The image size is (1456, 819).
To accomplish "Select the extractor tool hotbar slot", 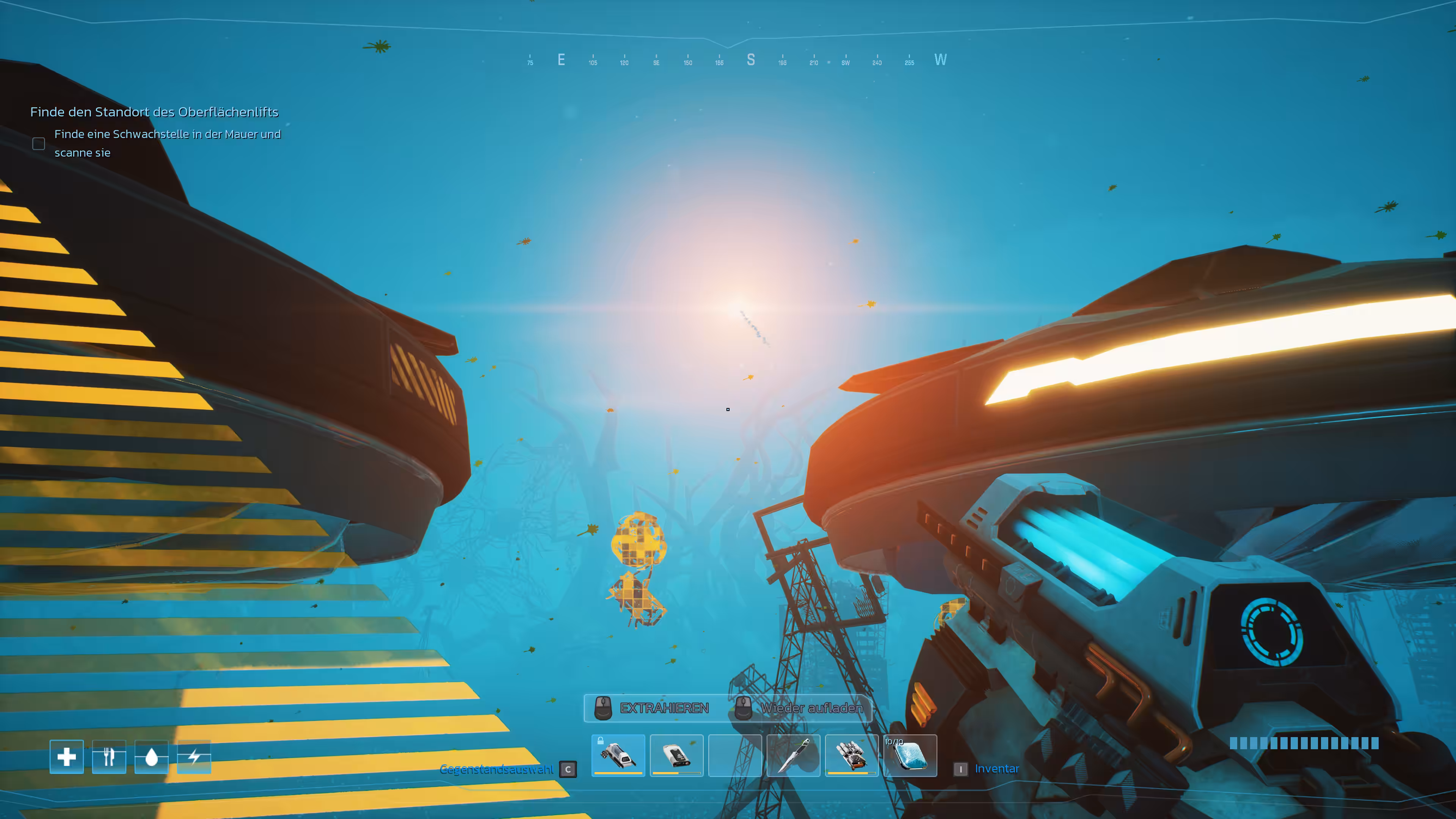I will pyautogui.click(x=618, y=755).
